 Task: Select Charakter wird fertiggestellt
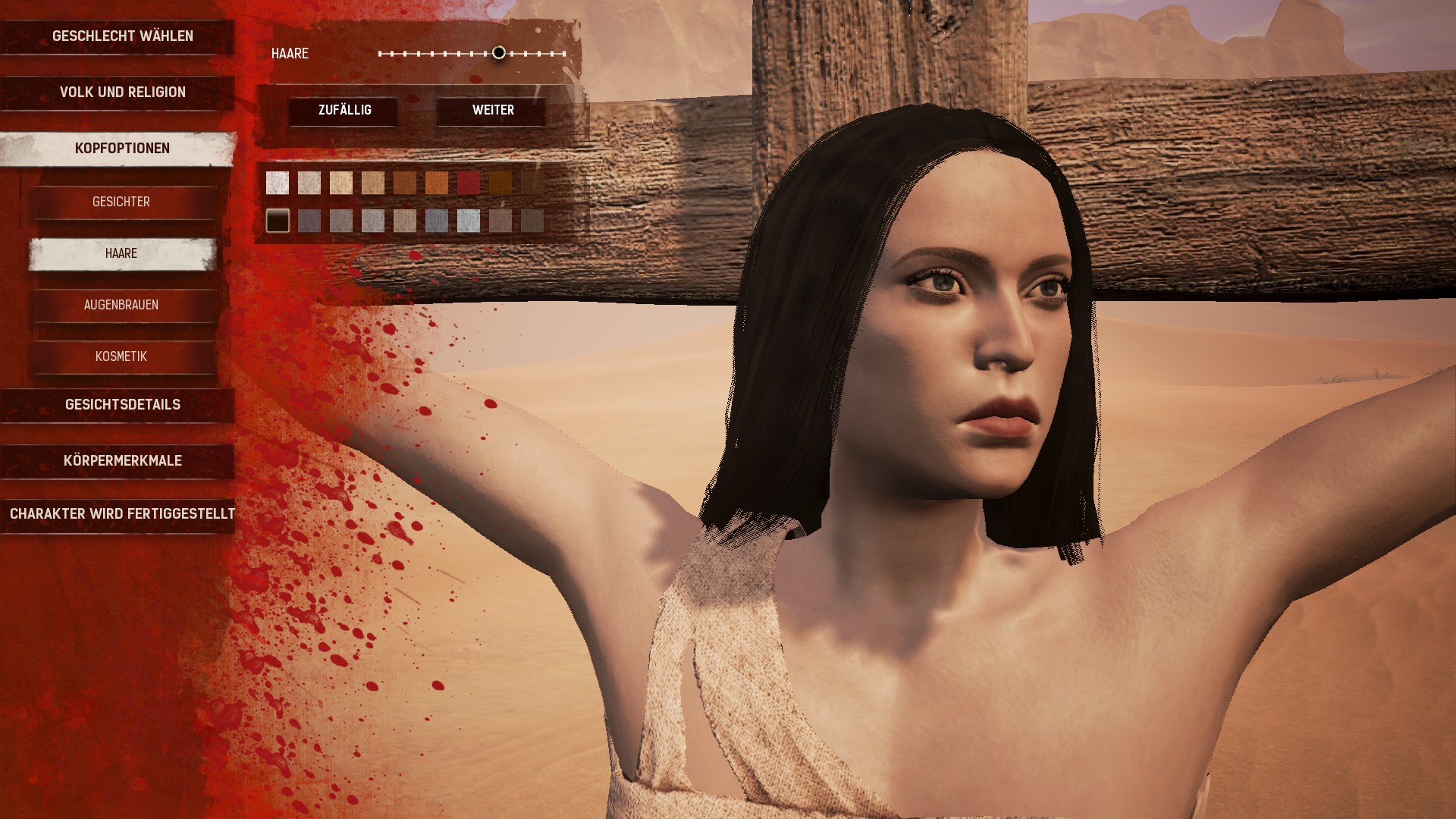coord(122,514)
